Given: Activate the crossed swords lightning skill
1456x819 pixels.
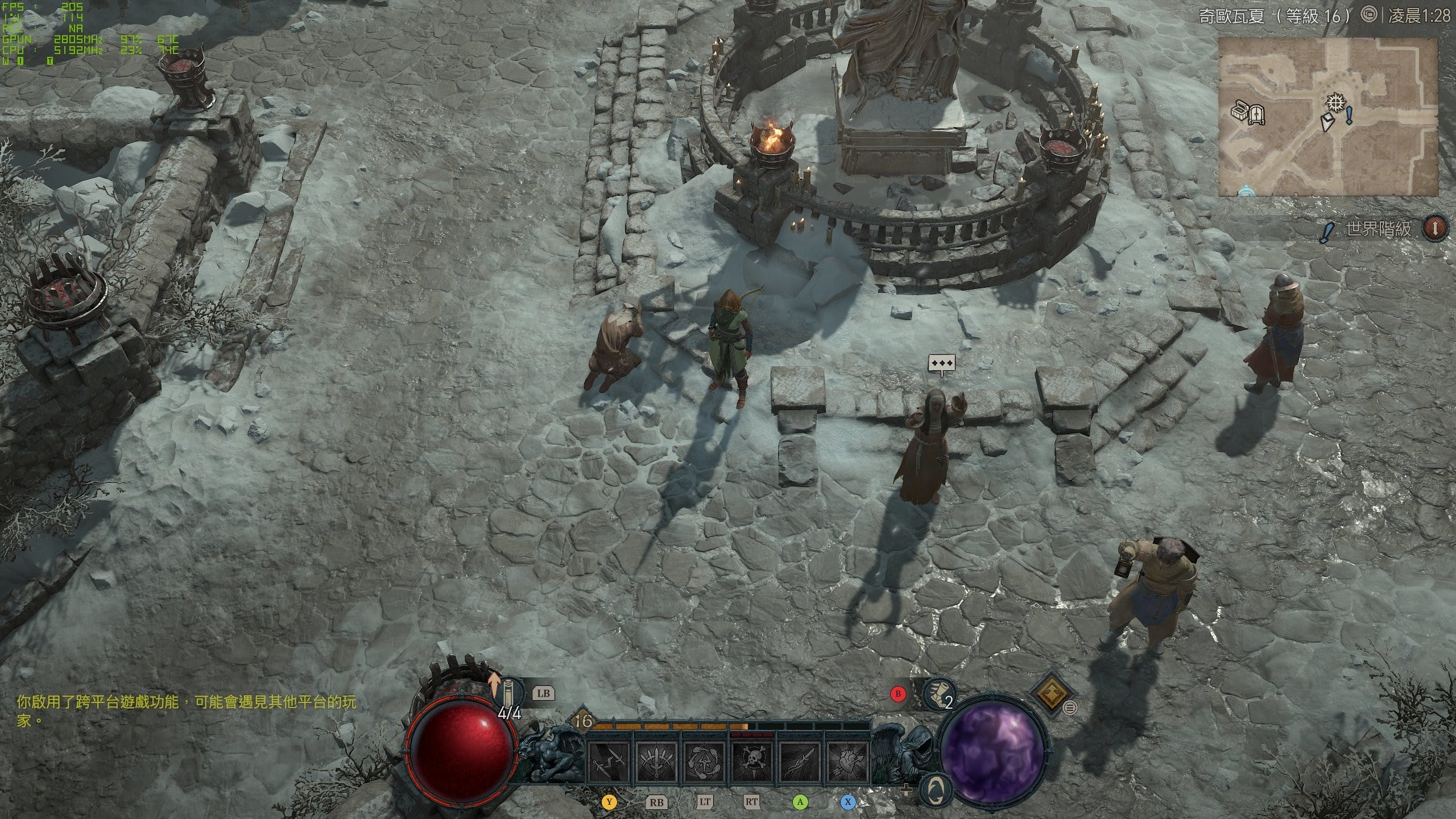Looking at the screenshot, I should click(609, 762).
